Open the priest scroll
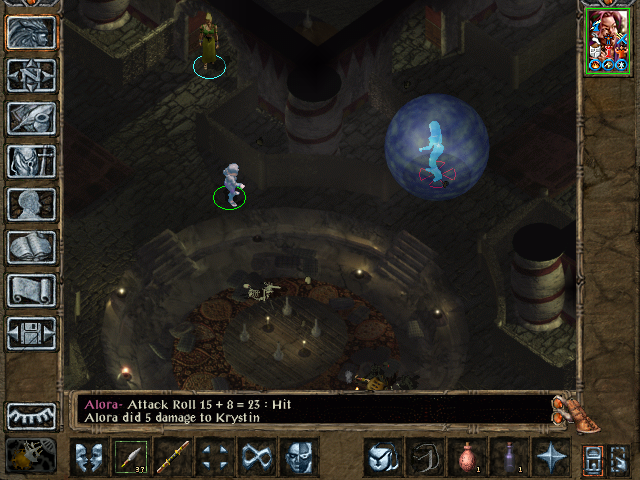 pyautogui.click(x=31, y=290)
